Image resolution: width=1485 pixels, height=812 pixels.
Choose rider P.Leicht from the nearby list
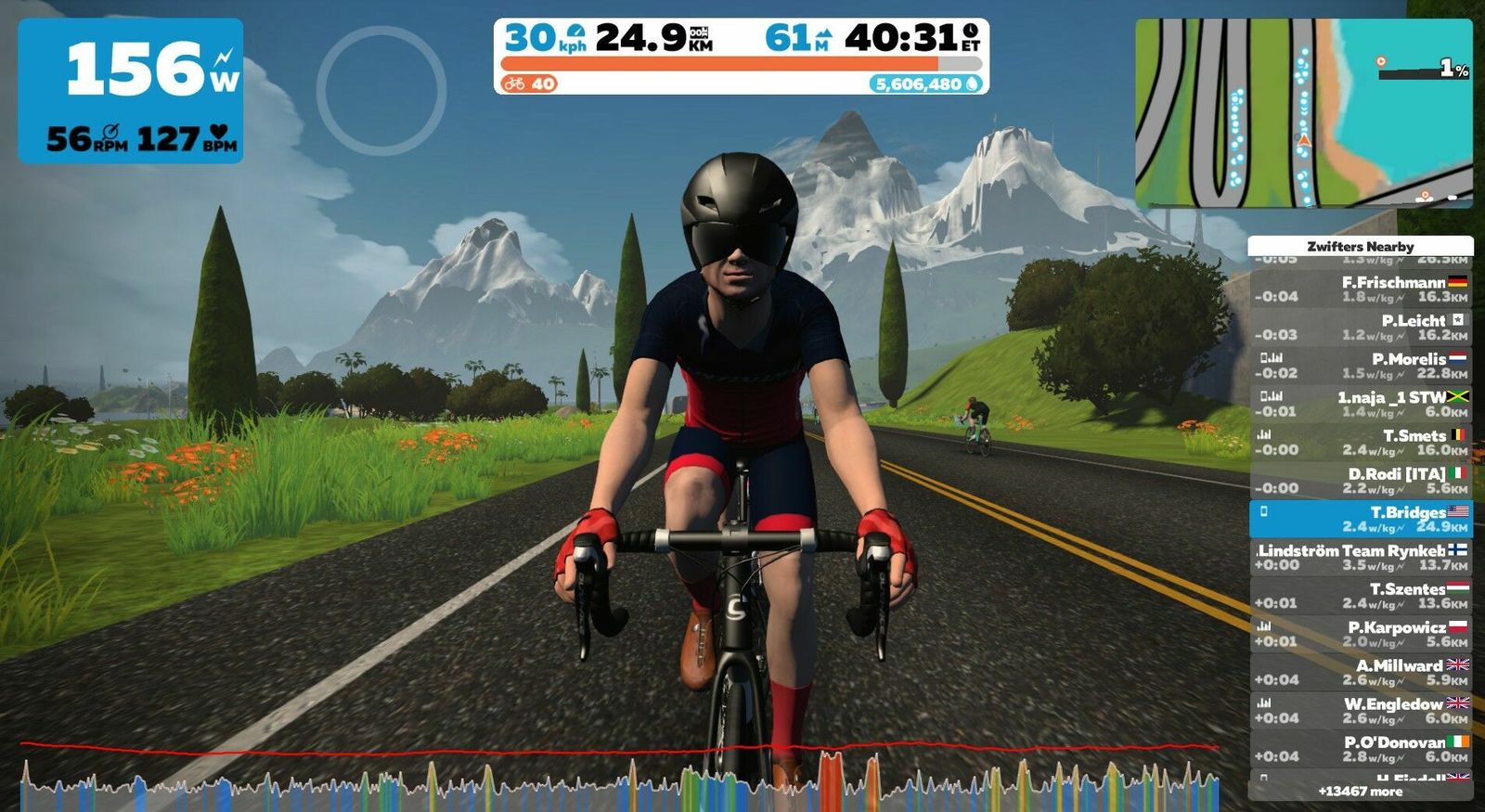click(x=1361, y=327)
